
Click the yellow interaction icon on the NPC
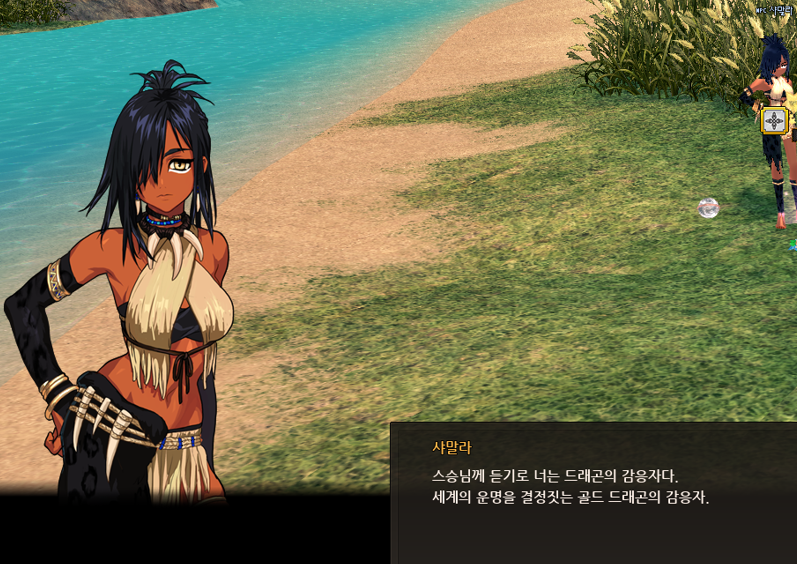(774, 121)
